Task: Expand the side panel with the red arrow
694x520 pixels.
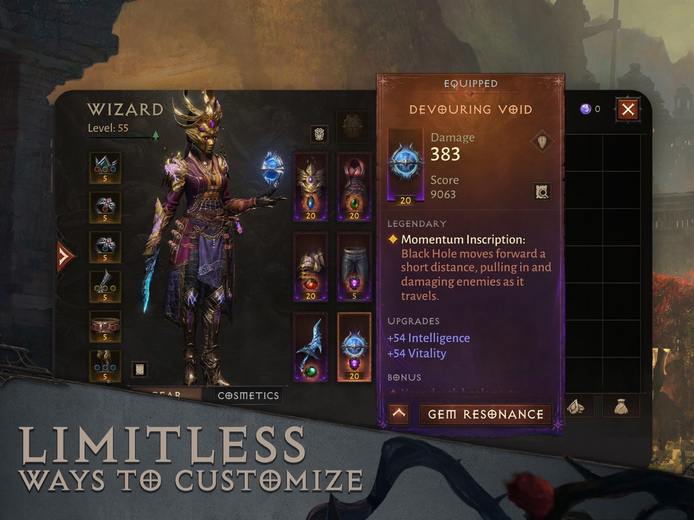Action: tap(65, 256)
